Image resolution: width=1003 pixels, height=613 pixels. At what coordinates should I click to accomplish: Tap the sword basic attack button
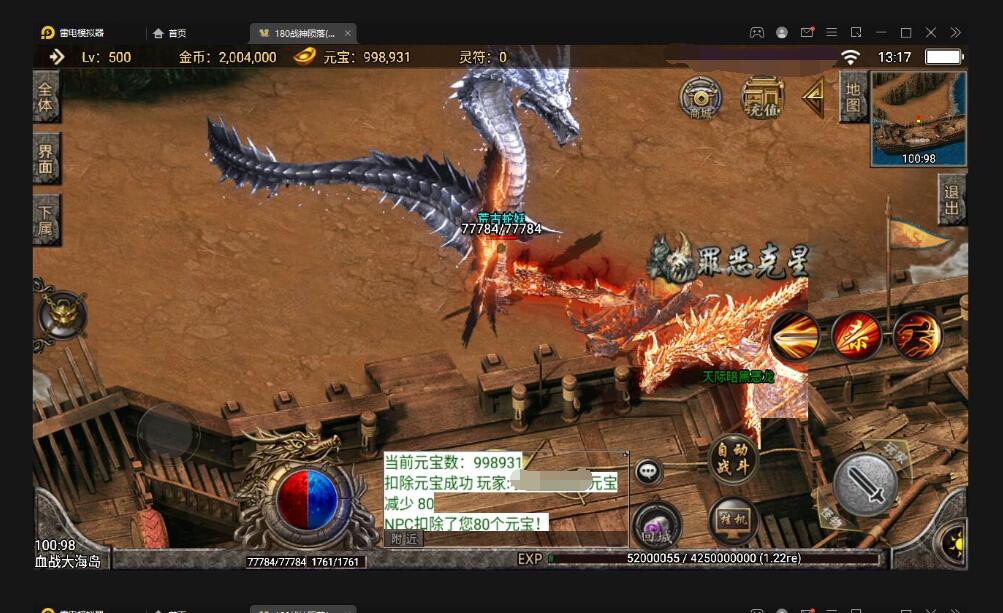point(865,485)
